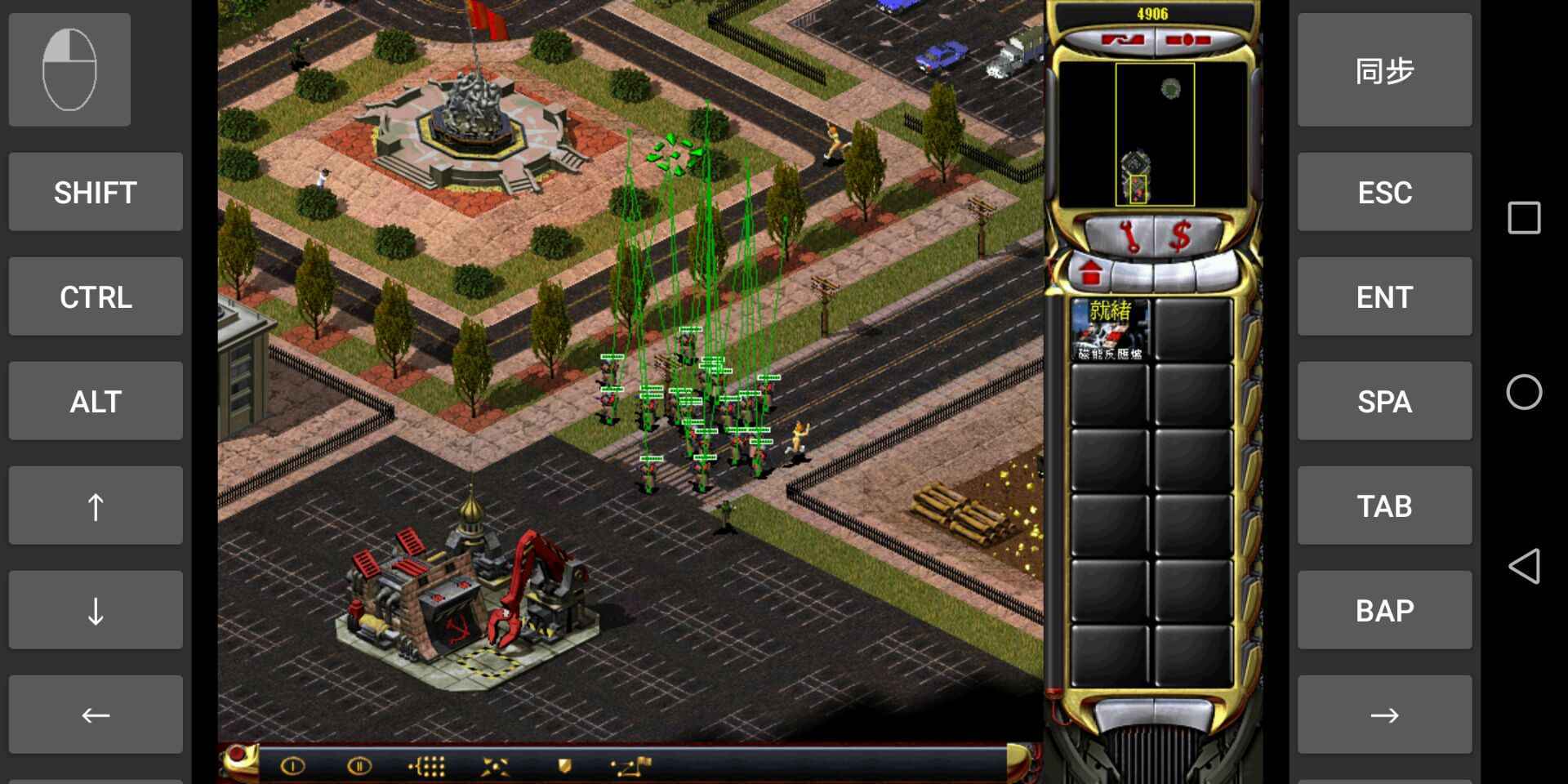
Task: Tap the emulator 同步 sync button
Action: pos(1384,70)
